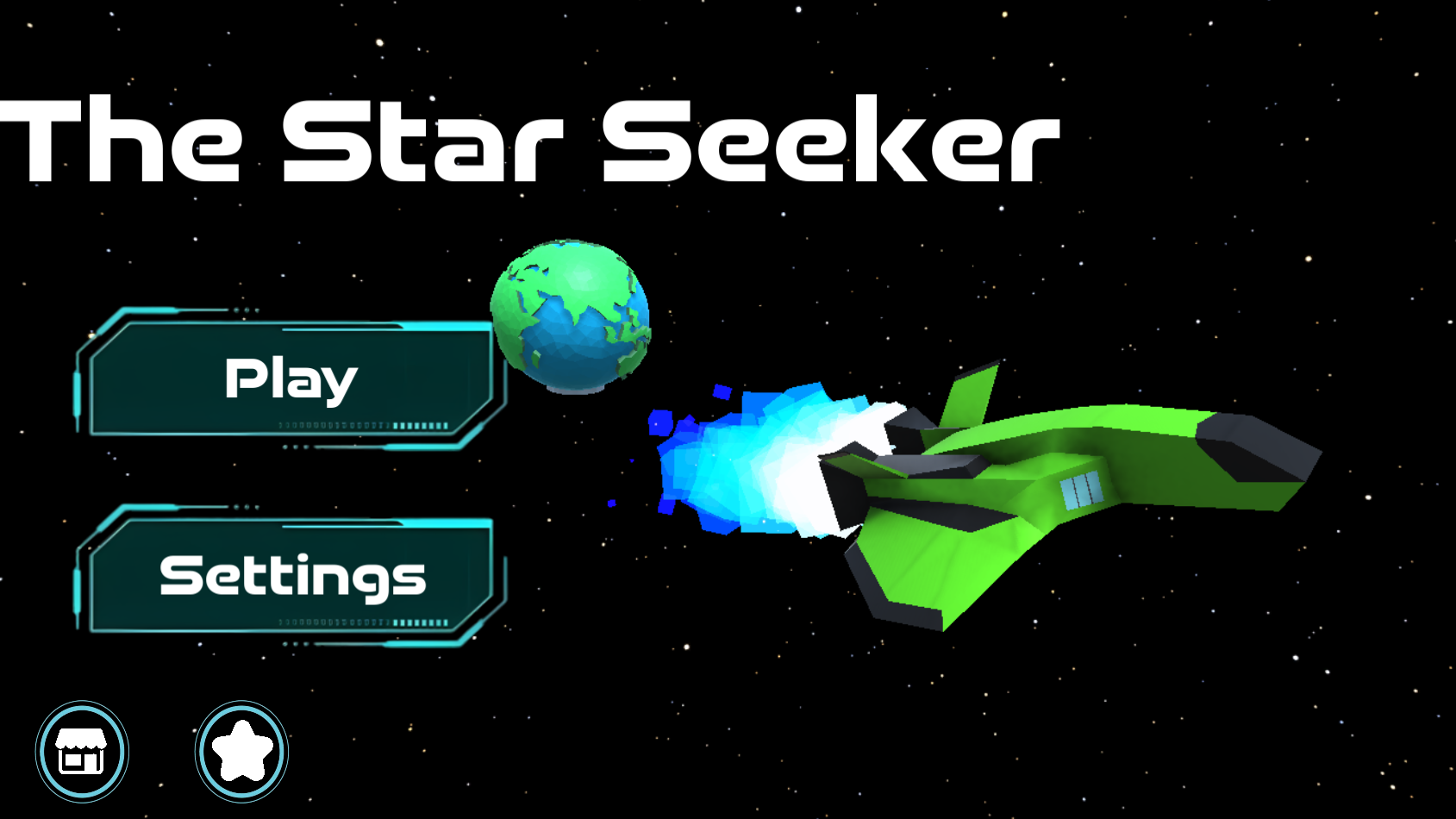Image resolution: width=1456 pixels, height=819 pixels.
Task: Click the spaceship cockpit window
Action: click(x=1080, y=491)
